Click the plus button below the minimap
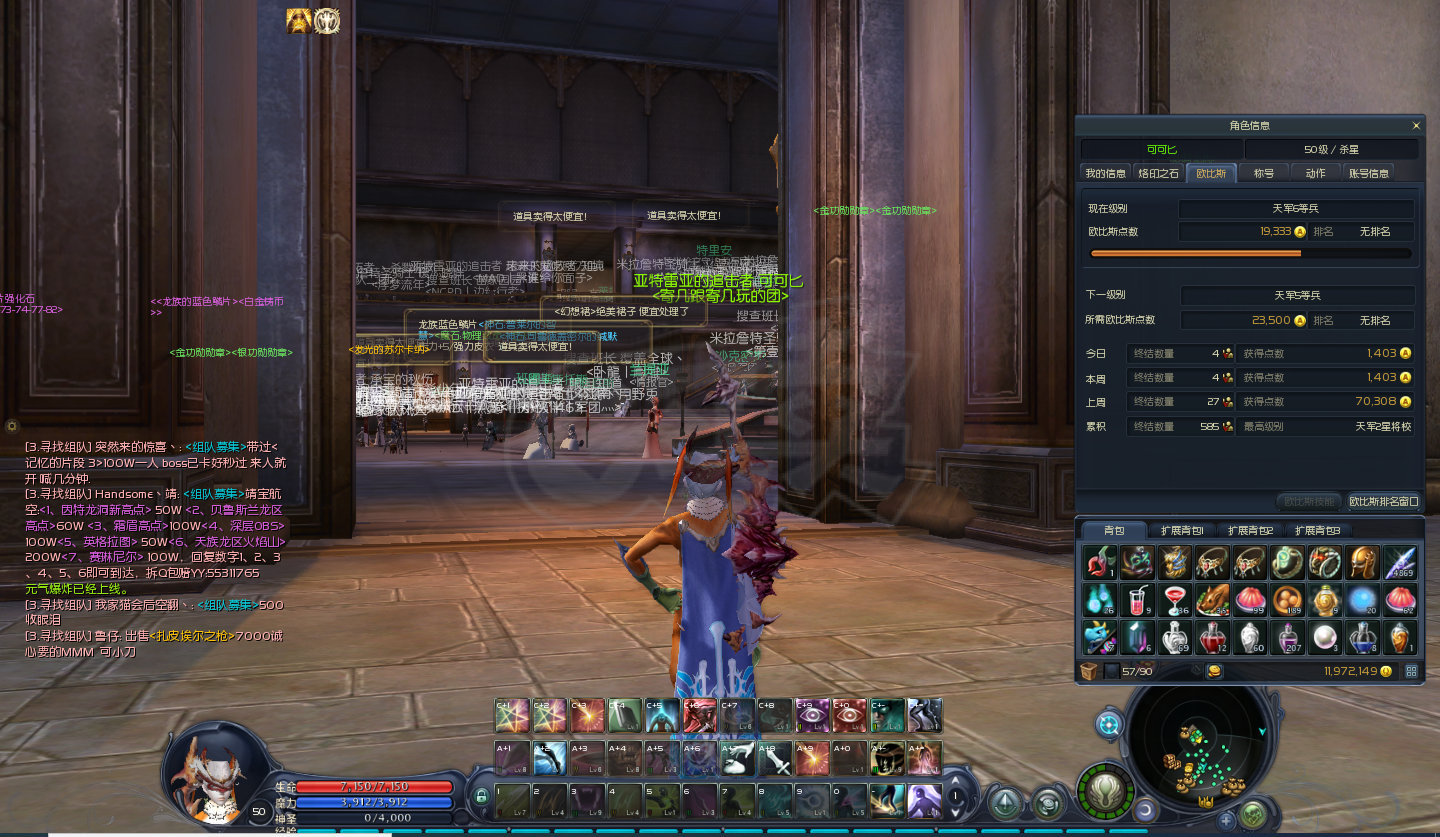1440x837 pixels. click(x=1227, y=820)
